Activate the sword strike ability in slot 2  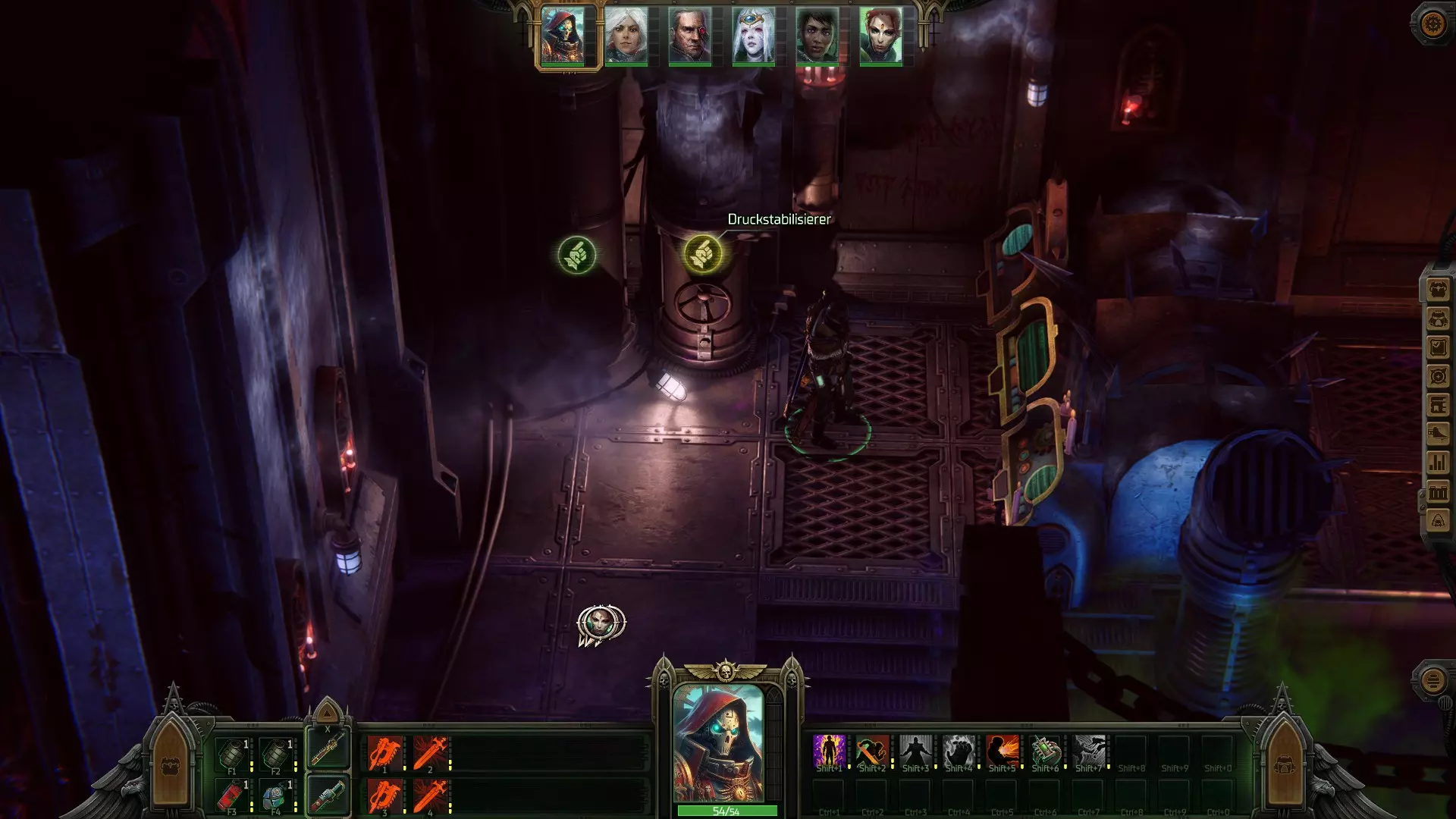coord(430,755)
